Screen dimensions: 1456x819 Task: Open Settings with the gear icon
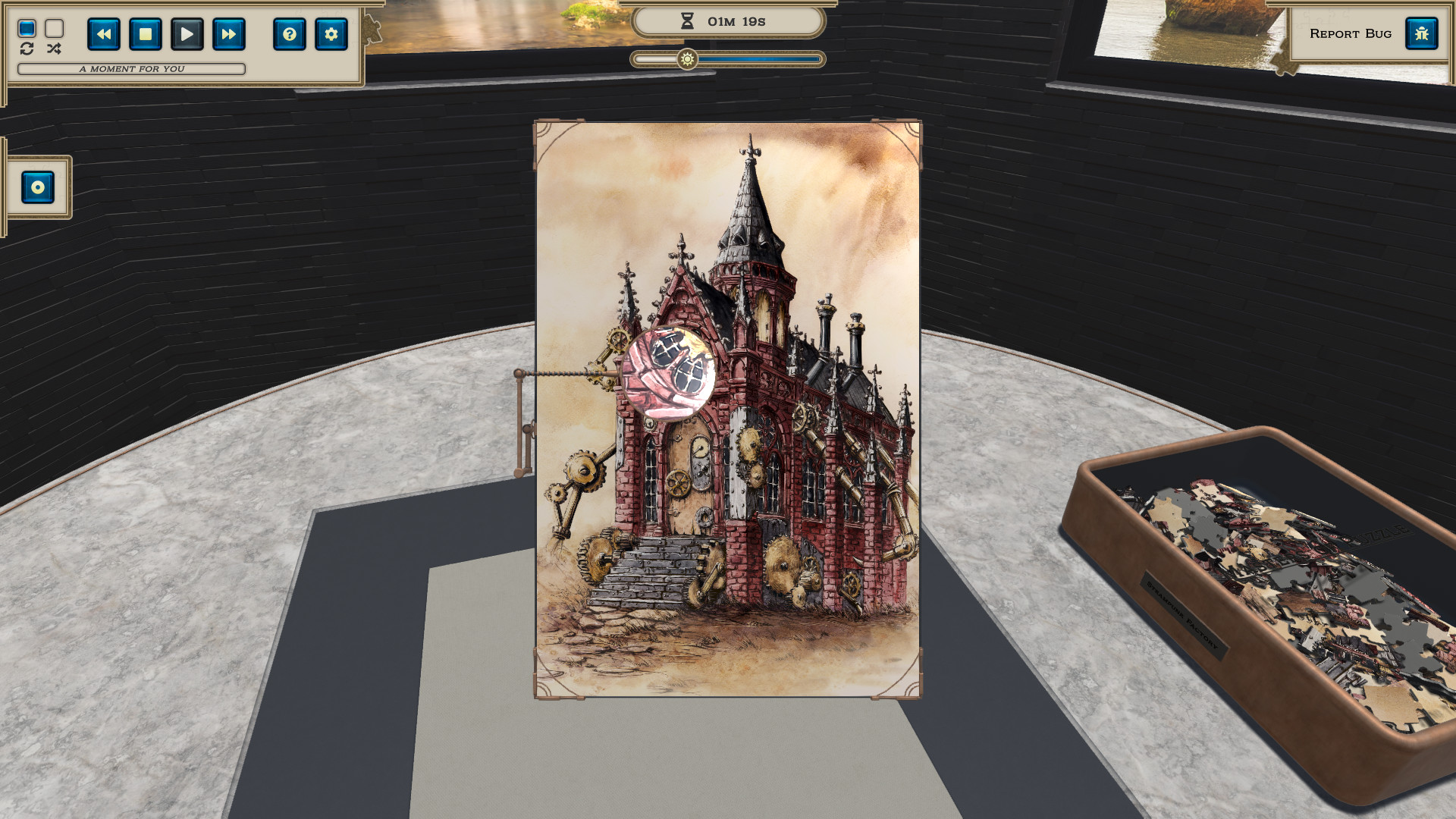[331, 34]
